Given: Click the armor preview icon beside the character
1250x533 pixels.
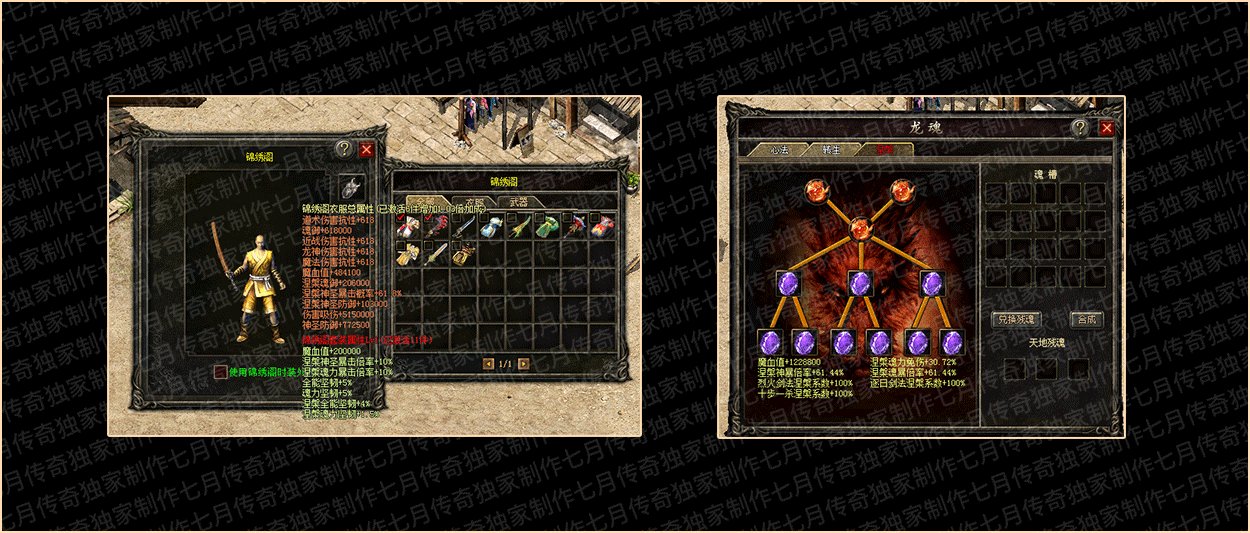Looking at the screenshot, I should pyautogui.click(x=350, y=188).
